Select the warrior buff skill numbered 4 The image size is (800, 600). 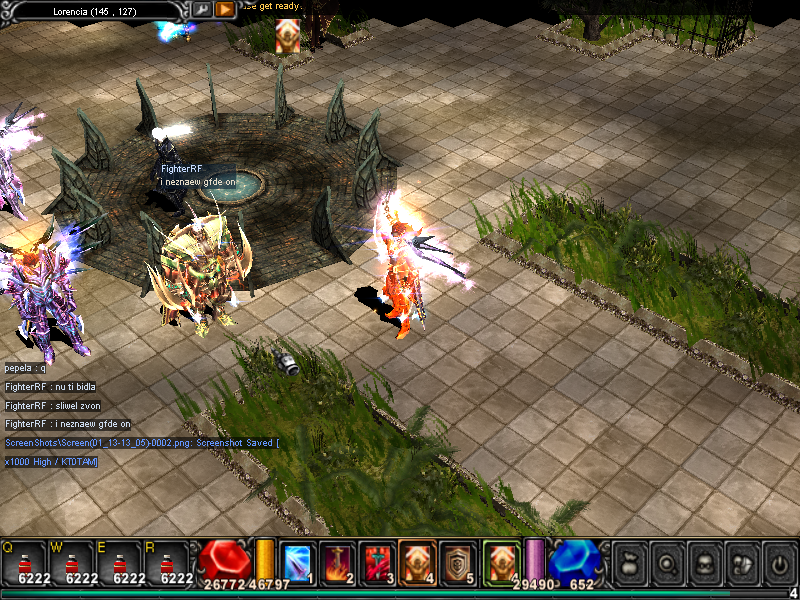point(416,562)
